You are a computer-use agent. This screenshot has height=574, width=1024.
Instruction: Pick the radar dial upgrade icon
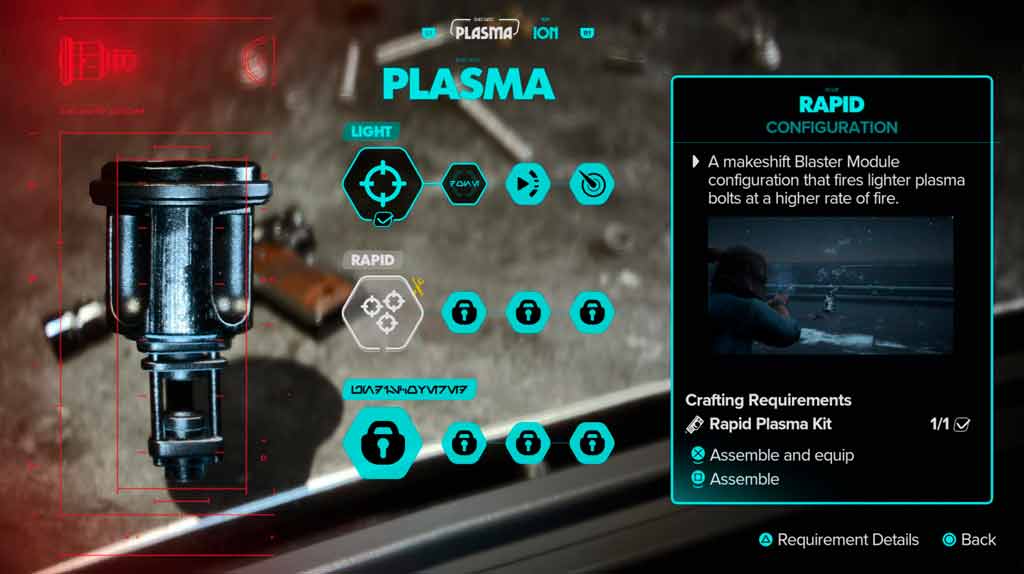point(591,184)
